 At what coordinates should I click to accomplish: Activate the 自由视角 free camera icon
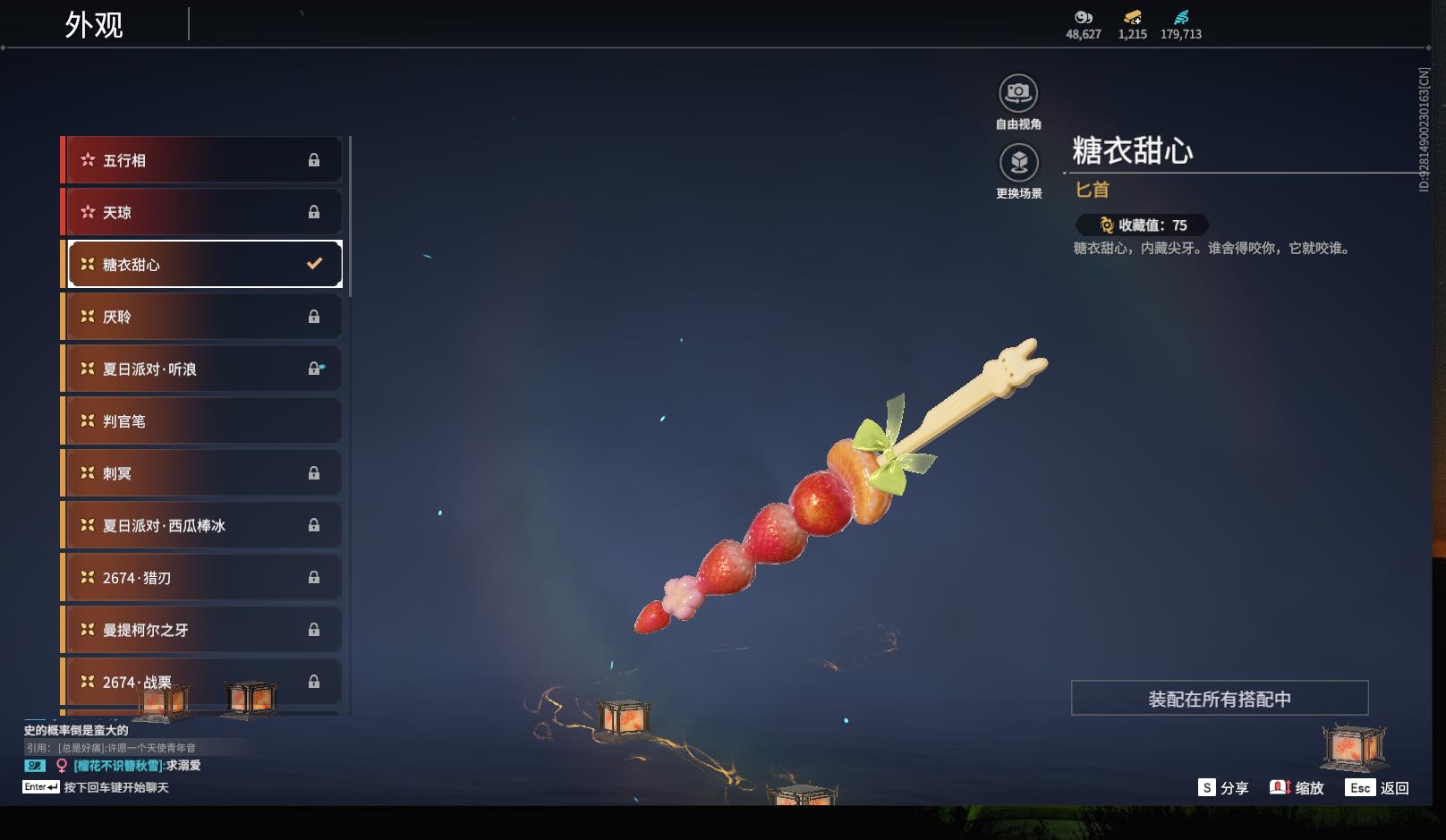click(1018, 93)
